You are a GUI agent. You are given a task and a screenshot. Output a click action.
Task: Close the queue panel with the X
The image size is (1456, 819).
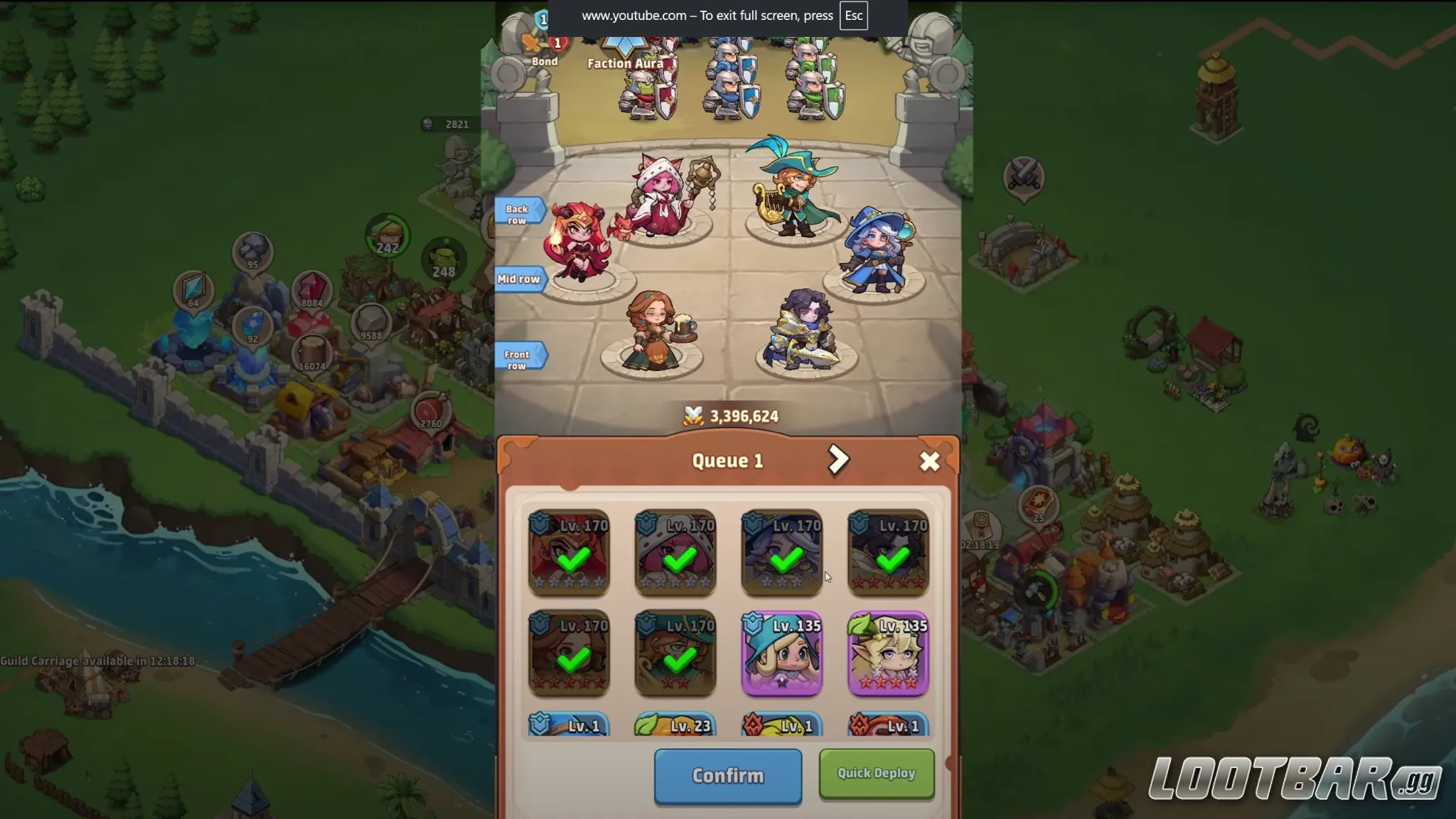tap(931, 461)
